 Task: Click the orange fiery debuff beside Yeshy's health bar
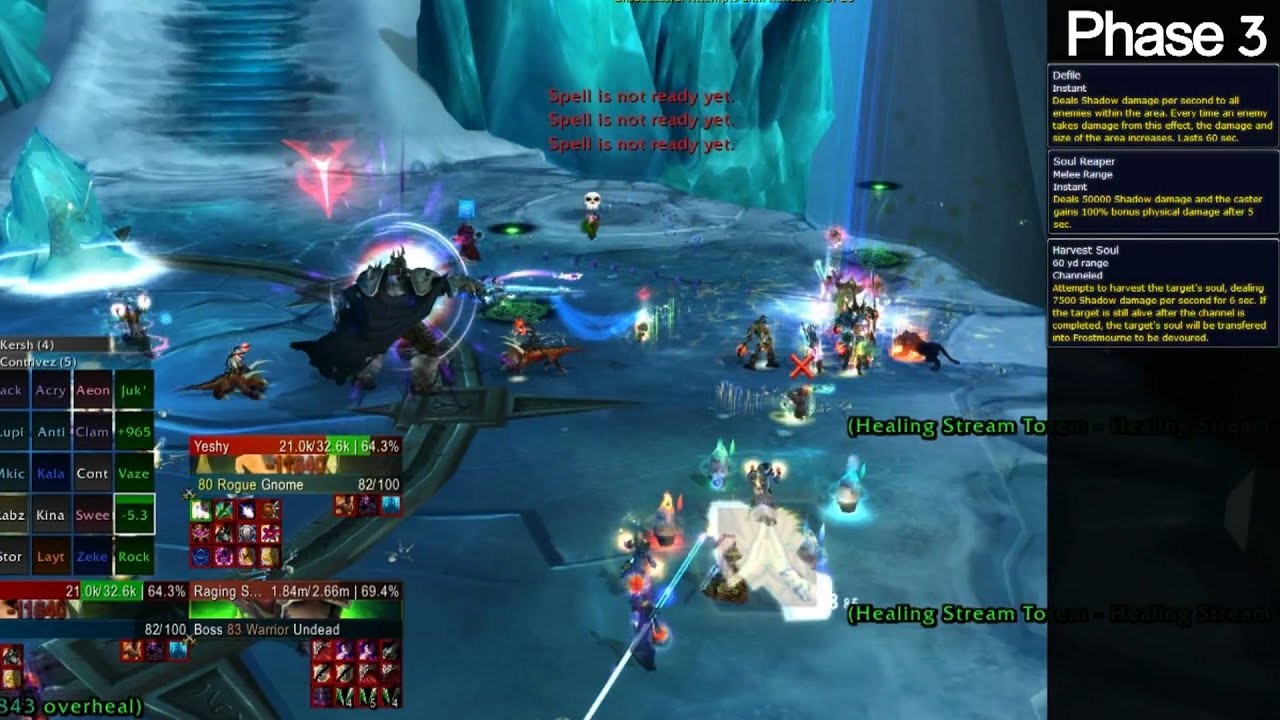click(x=344, y=506)
